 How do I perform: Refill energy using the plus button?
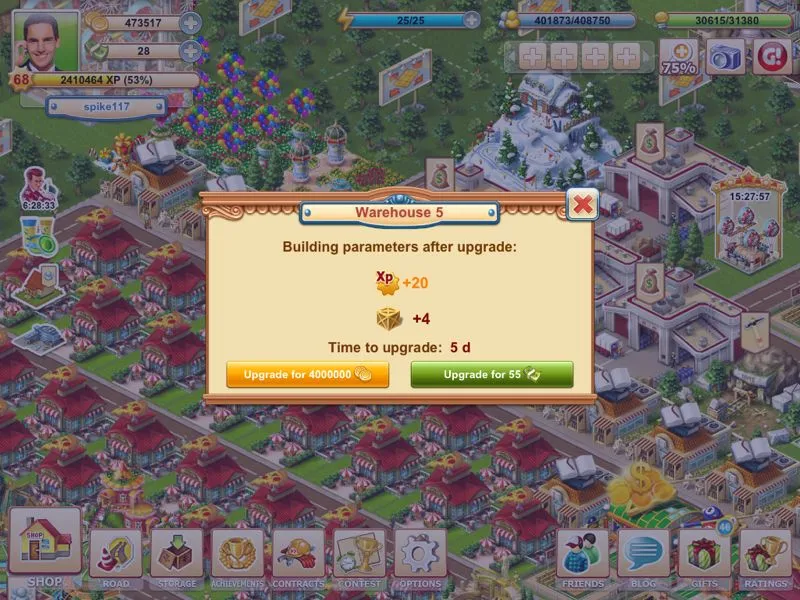(x=472, y=19)
